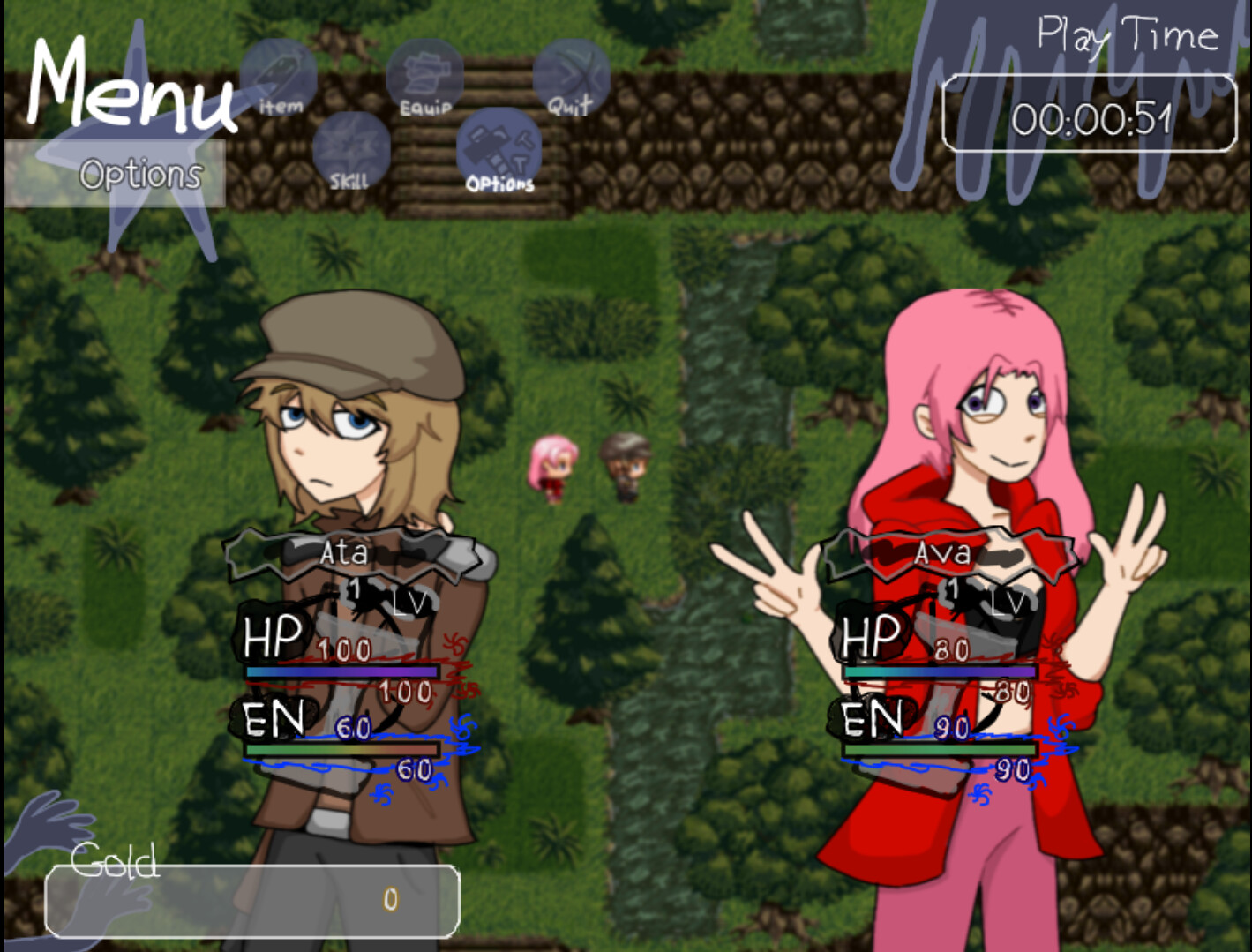Select the Skill command
Screen dimensions: 1252x952
point(350,150)
